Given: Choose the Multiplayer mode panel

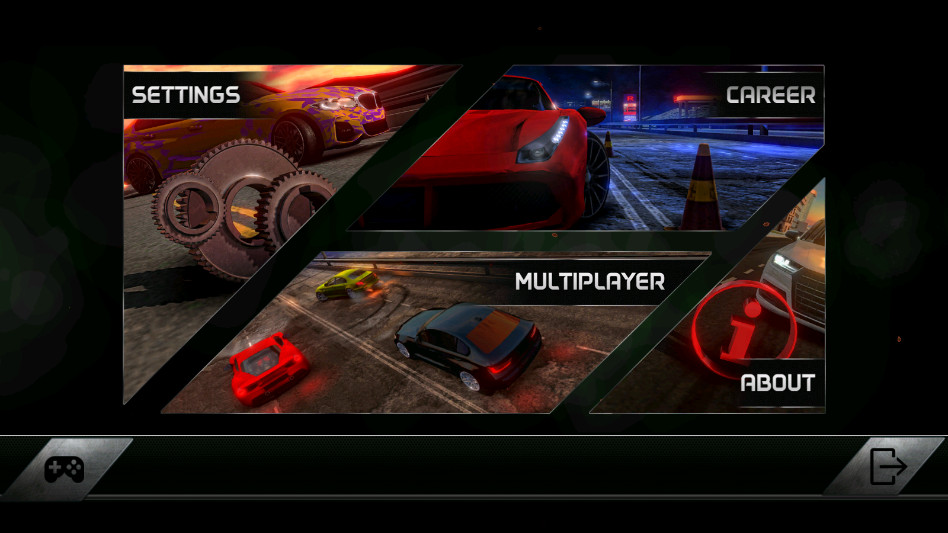Looking at the screenshot, I should click(440, 330).
